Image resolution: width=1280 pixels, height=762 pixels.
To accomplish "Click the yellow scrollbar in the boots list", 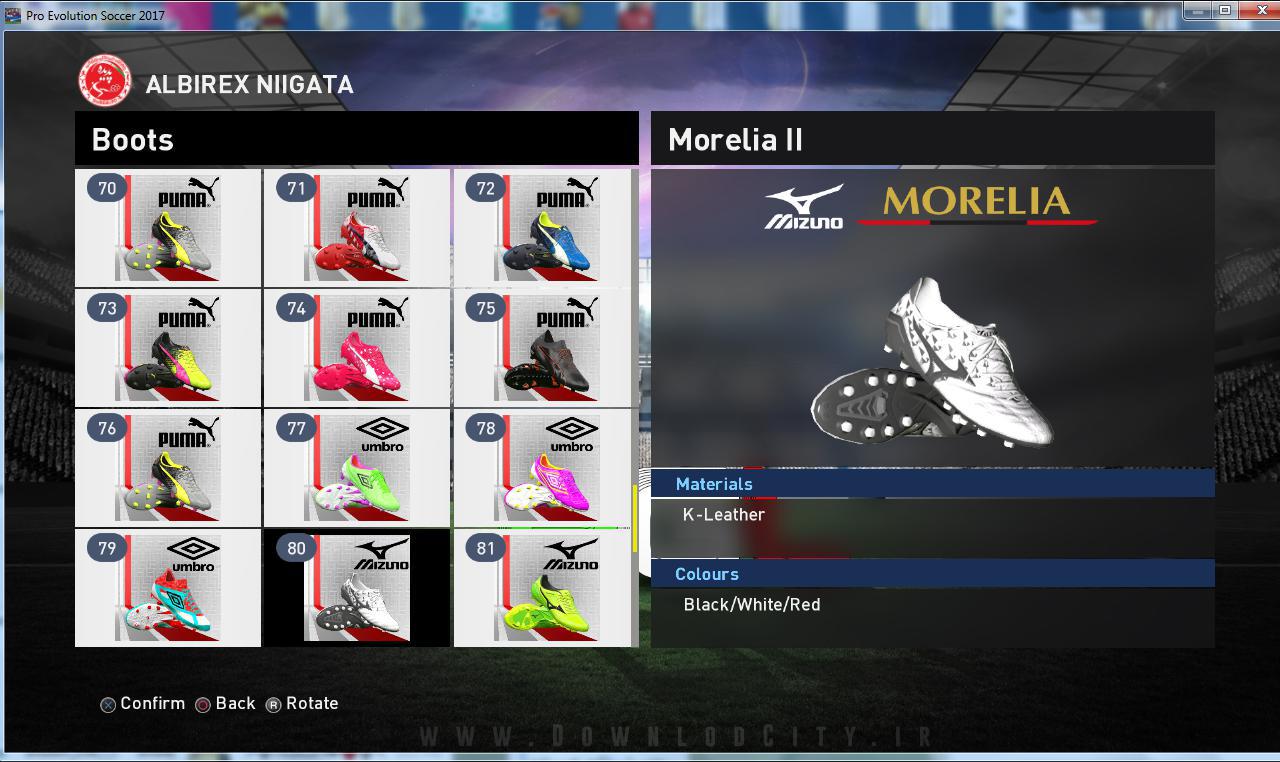I will point(634,518).
